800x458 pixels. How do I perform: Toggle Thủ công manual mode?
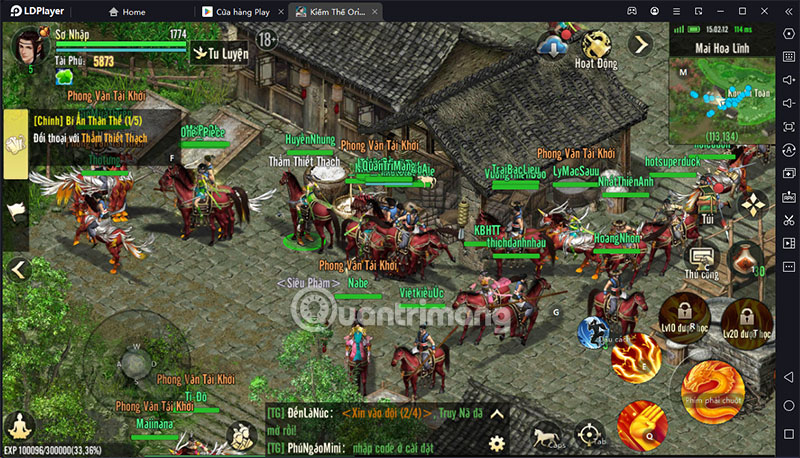(x=701, y=257)
